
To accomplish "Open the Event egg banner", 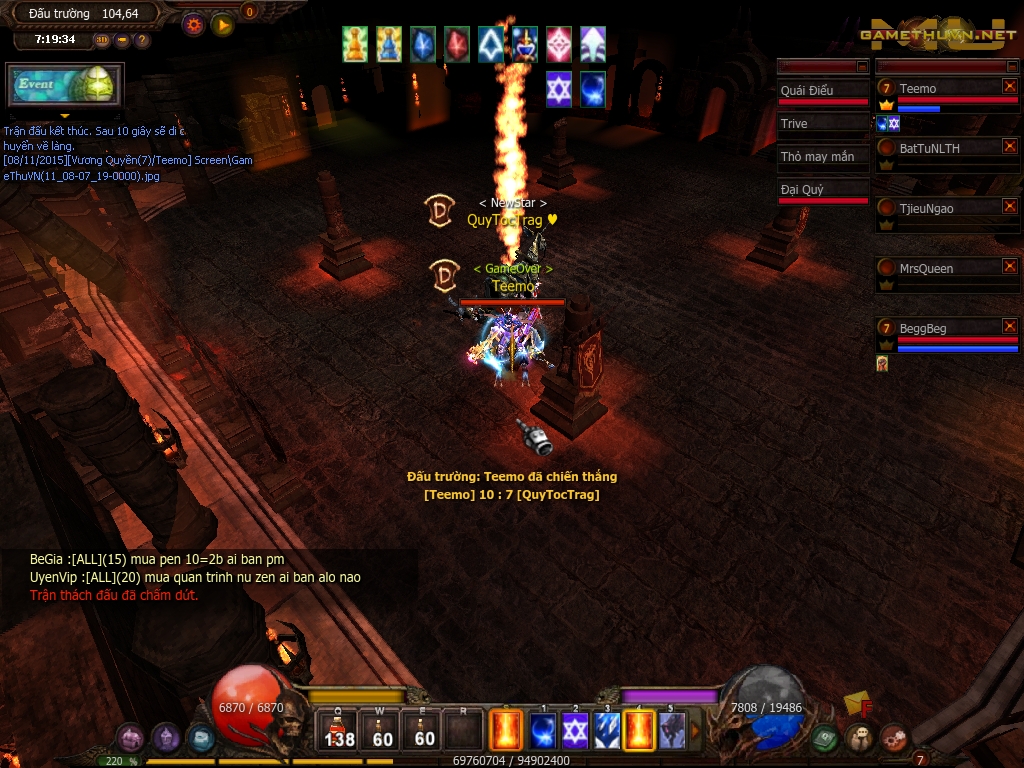I will click(x=65, y=85).
